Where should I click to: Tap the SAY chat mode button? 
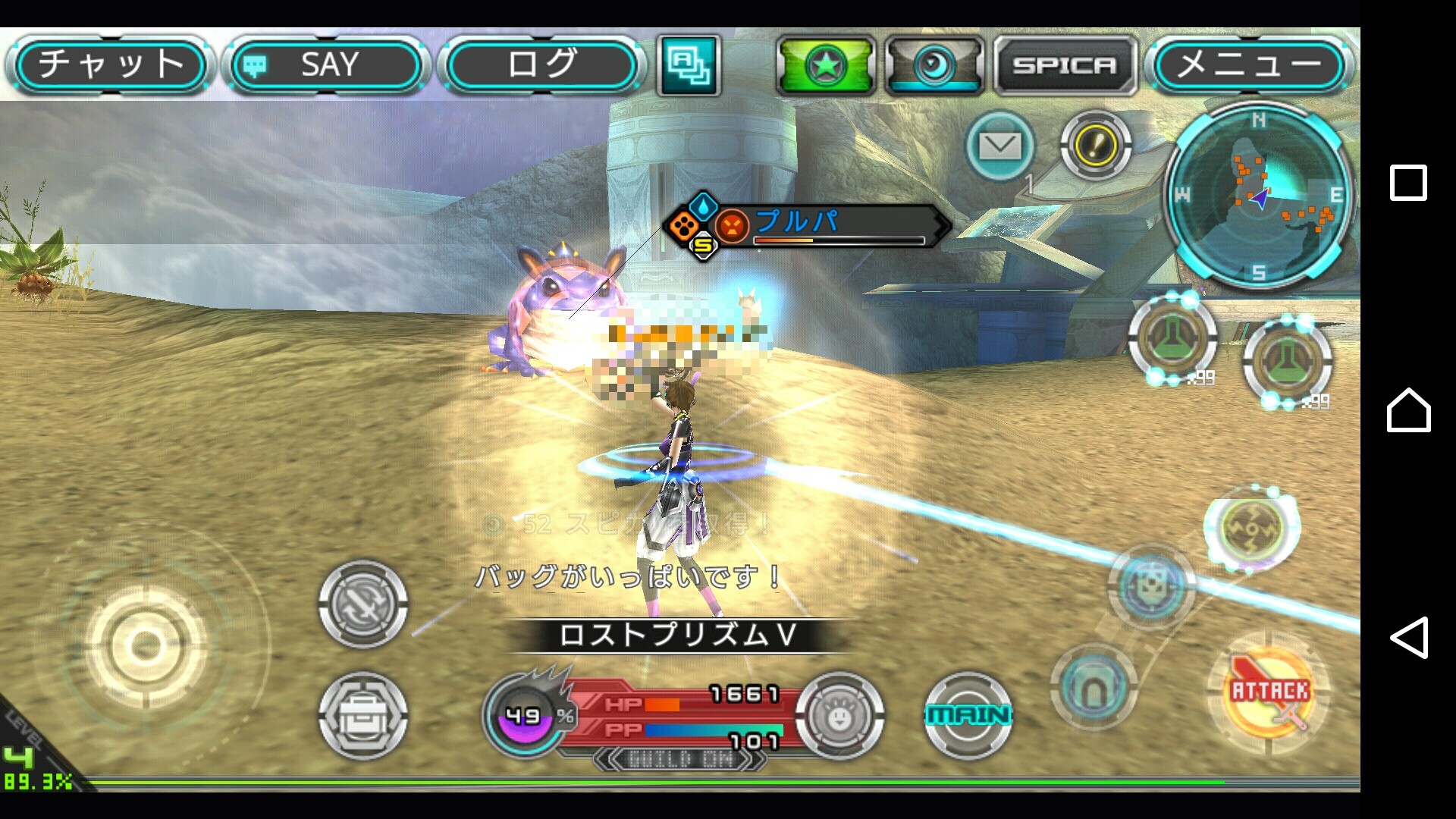click(326, 65)
